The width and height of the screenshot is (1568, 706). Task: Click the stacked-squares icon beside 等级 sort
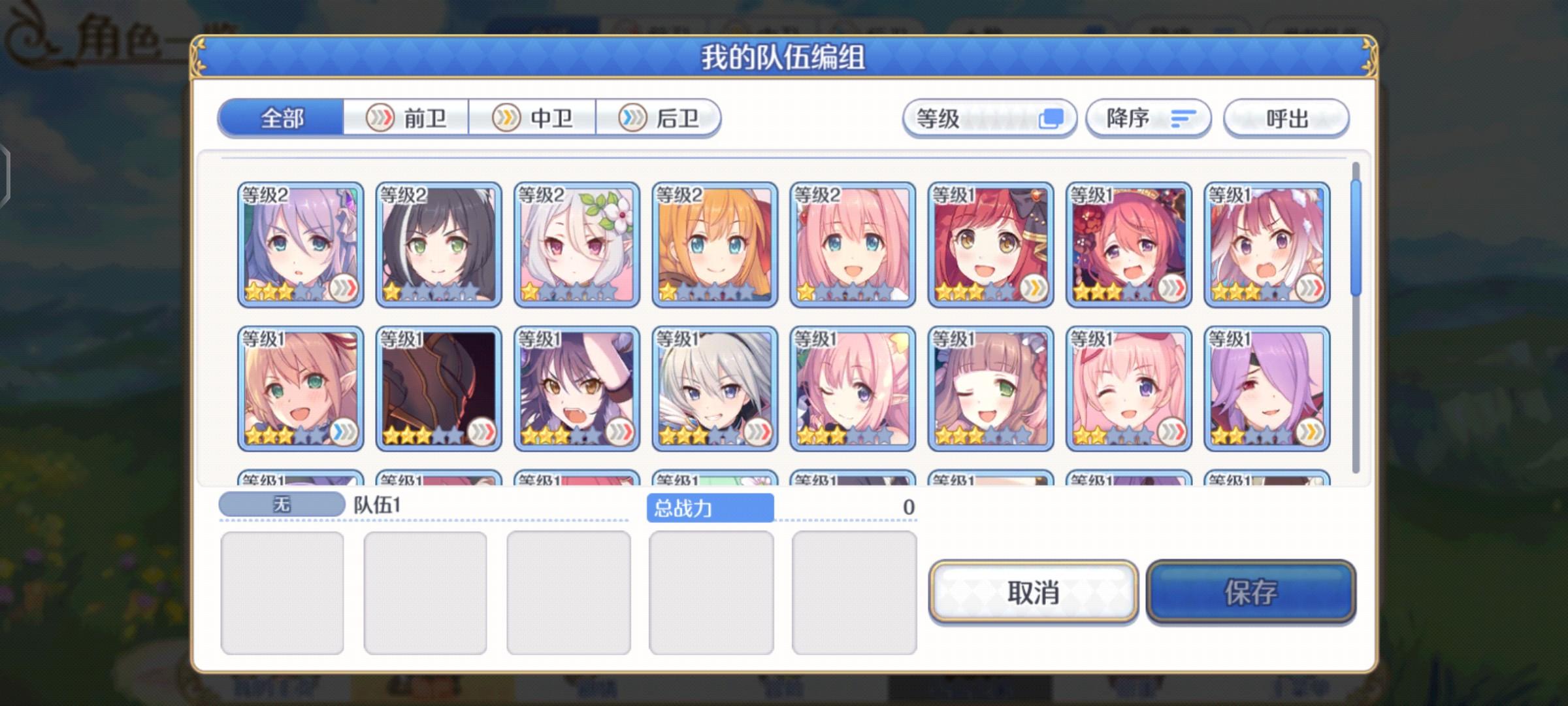click(x=1052, y=118)
